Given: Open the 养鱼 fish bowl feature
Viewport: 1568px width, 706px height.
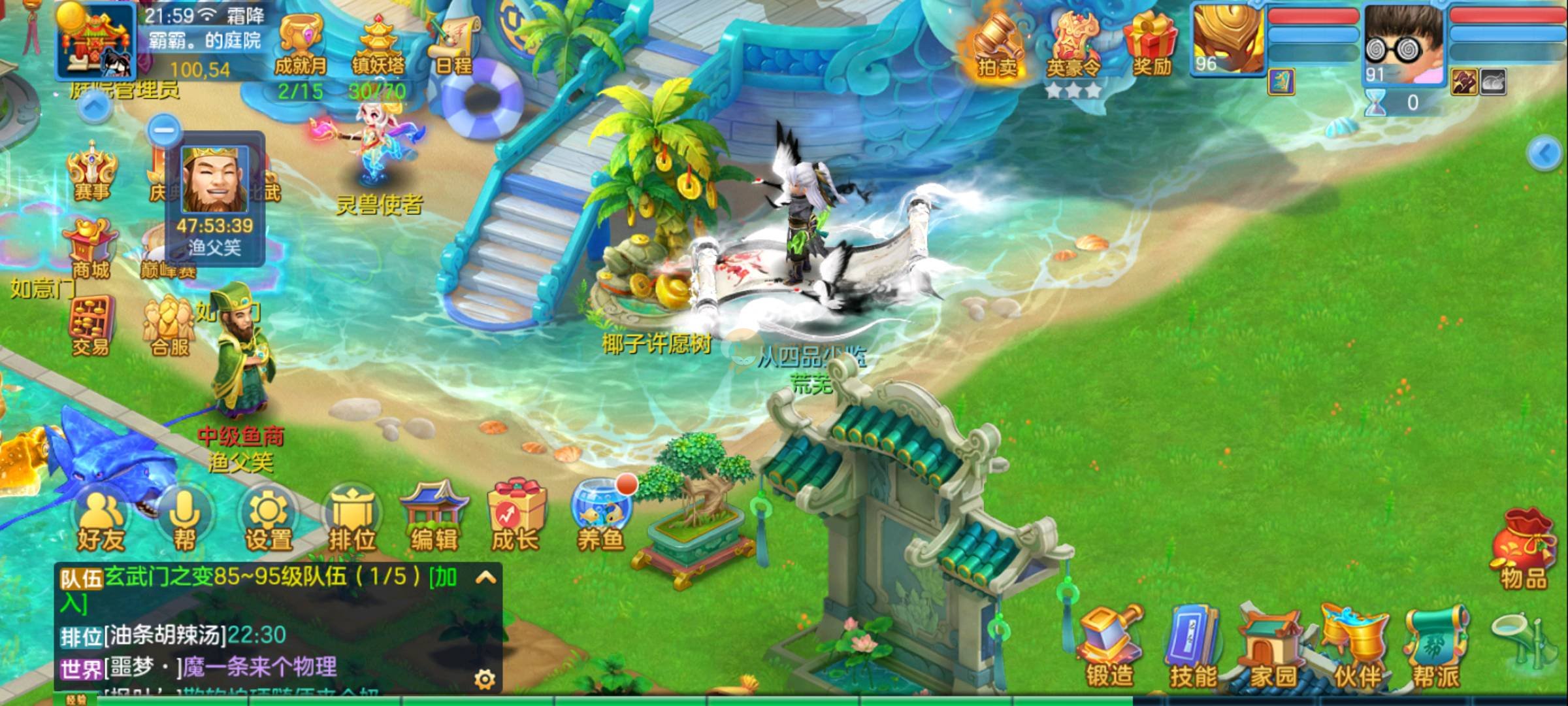Looking at the screenshot, I should click(600, 520).
